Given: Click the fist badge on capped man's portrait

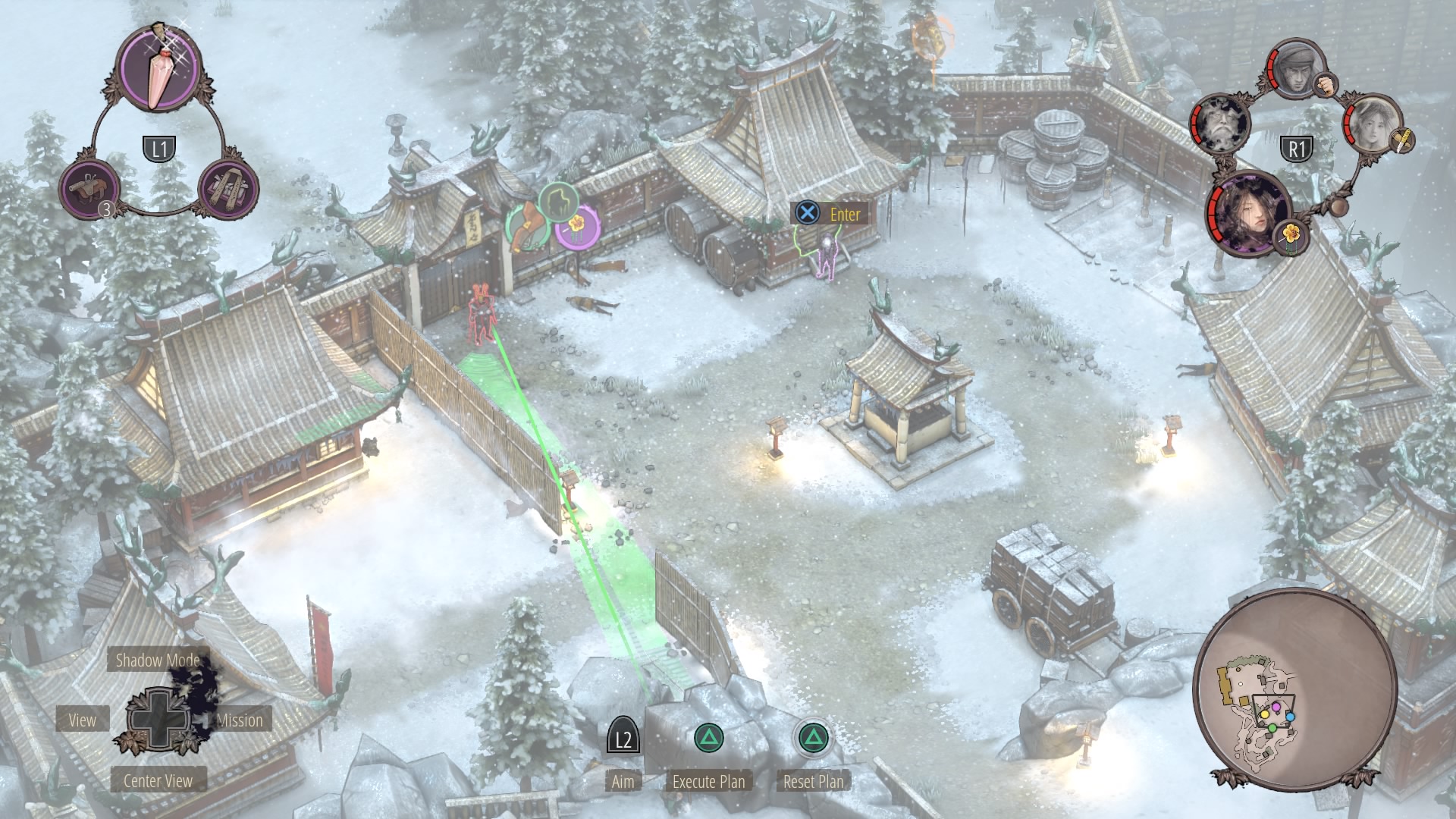Looking at the screenshot, I should point(1324,83).
